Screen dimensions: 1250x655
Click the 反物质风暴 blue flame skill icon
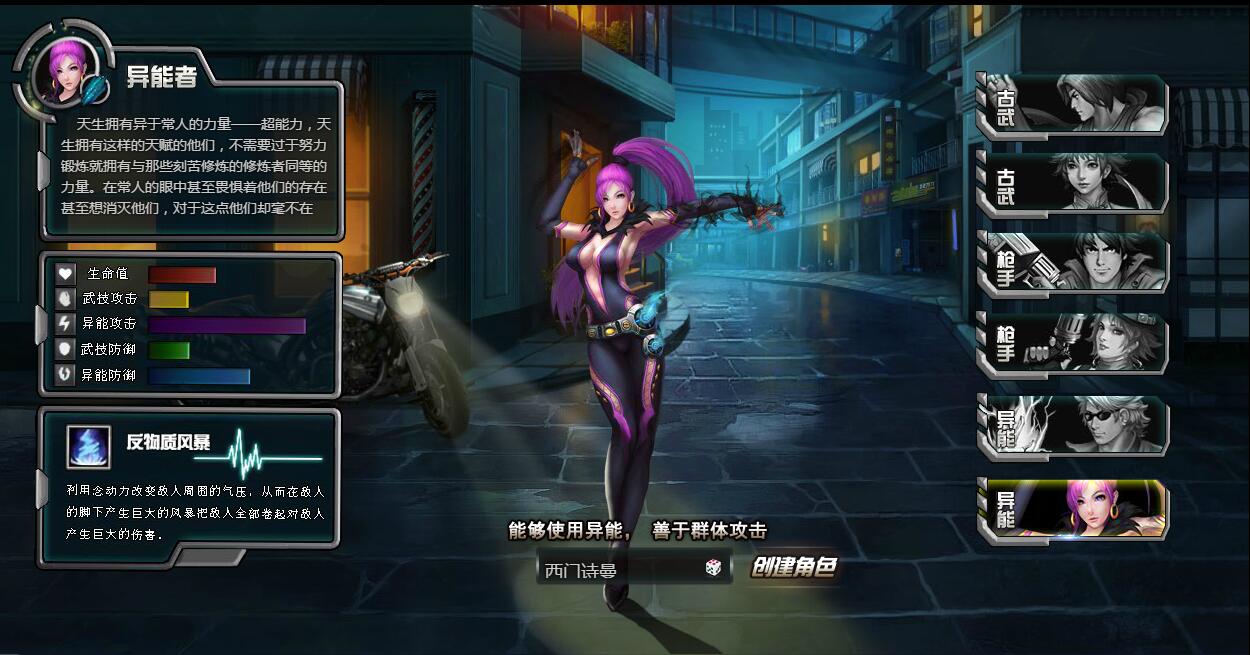coord(89,447)
